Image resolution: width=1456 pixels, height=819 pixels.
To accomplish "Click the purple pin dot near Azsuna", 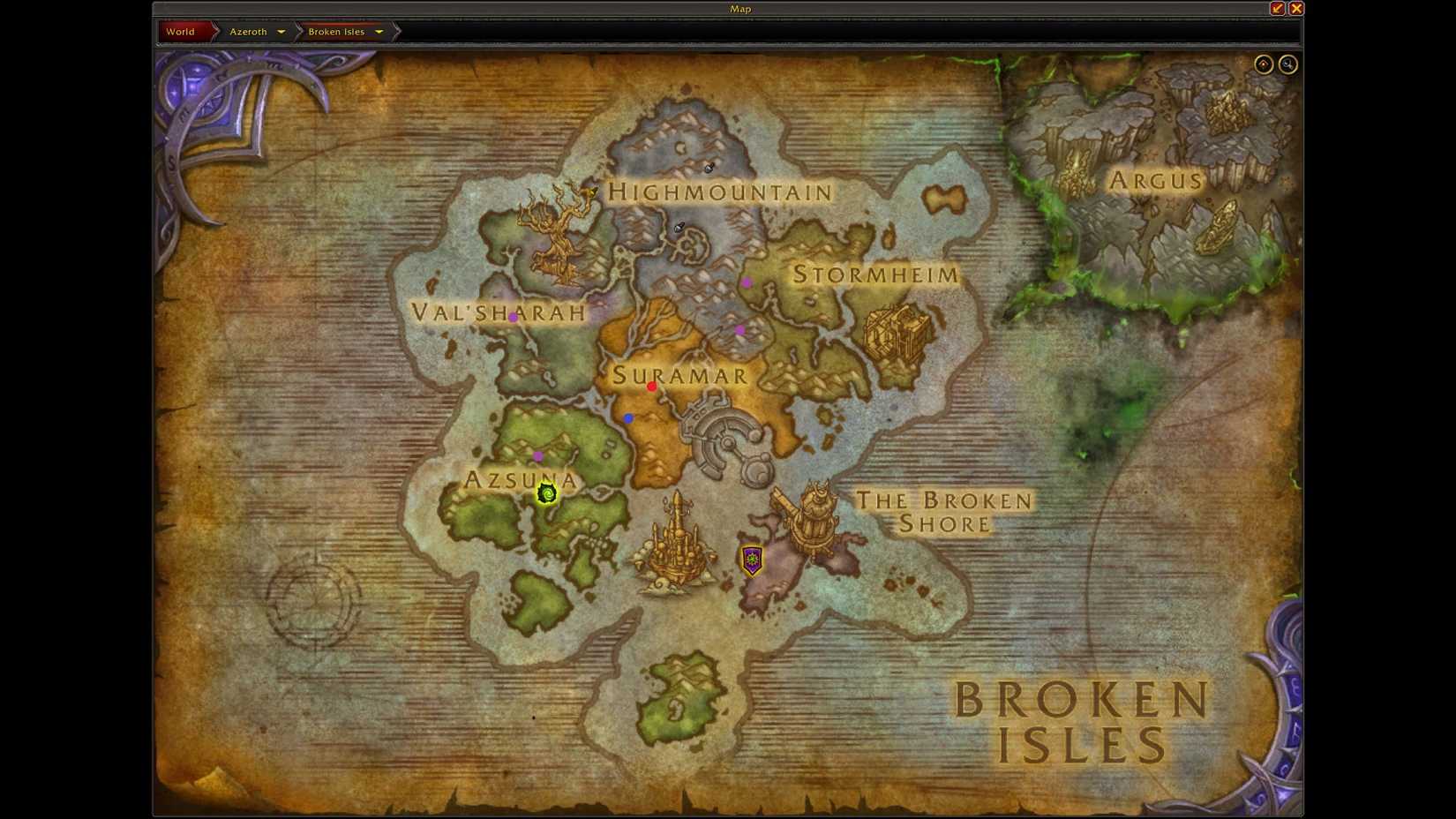I will [x=537, y=457].
